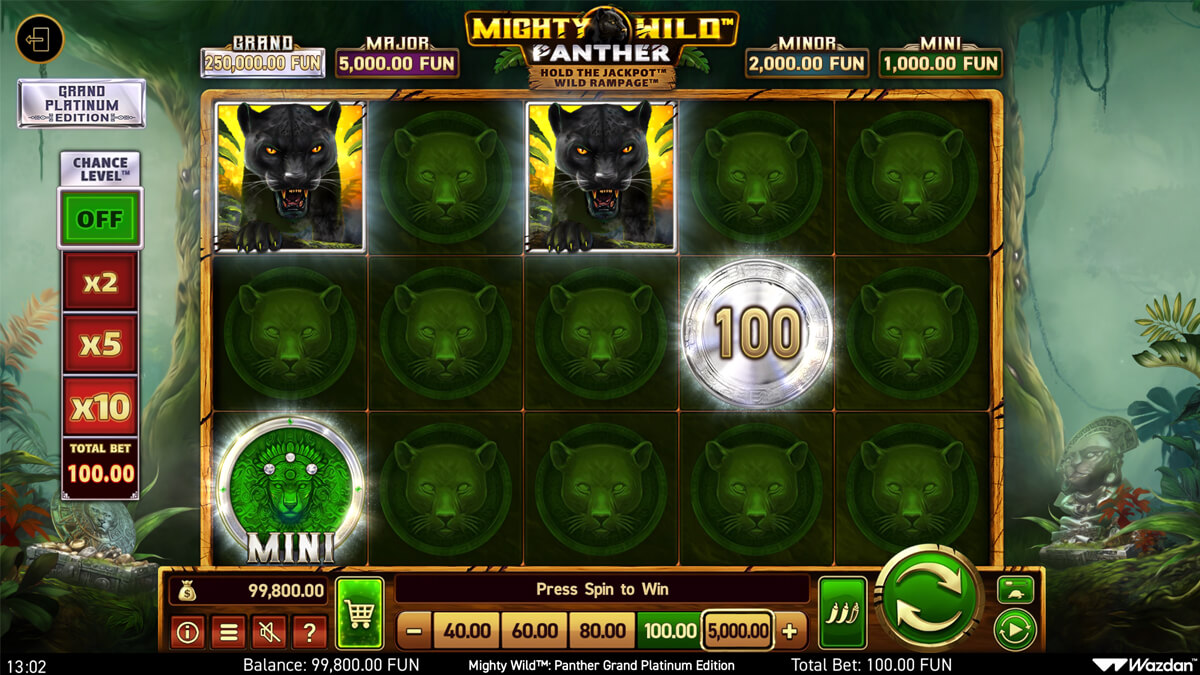Open the info paytable
Image resolution: width=1200 pixels, height=675 pixels.
point(187,631)
